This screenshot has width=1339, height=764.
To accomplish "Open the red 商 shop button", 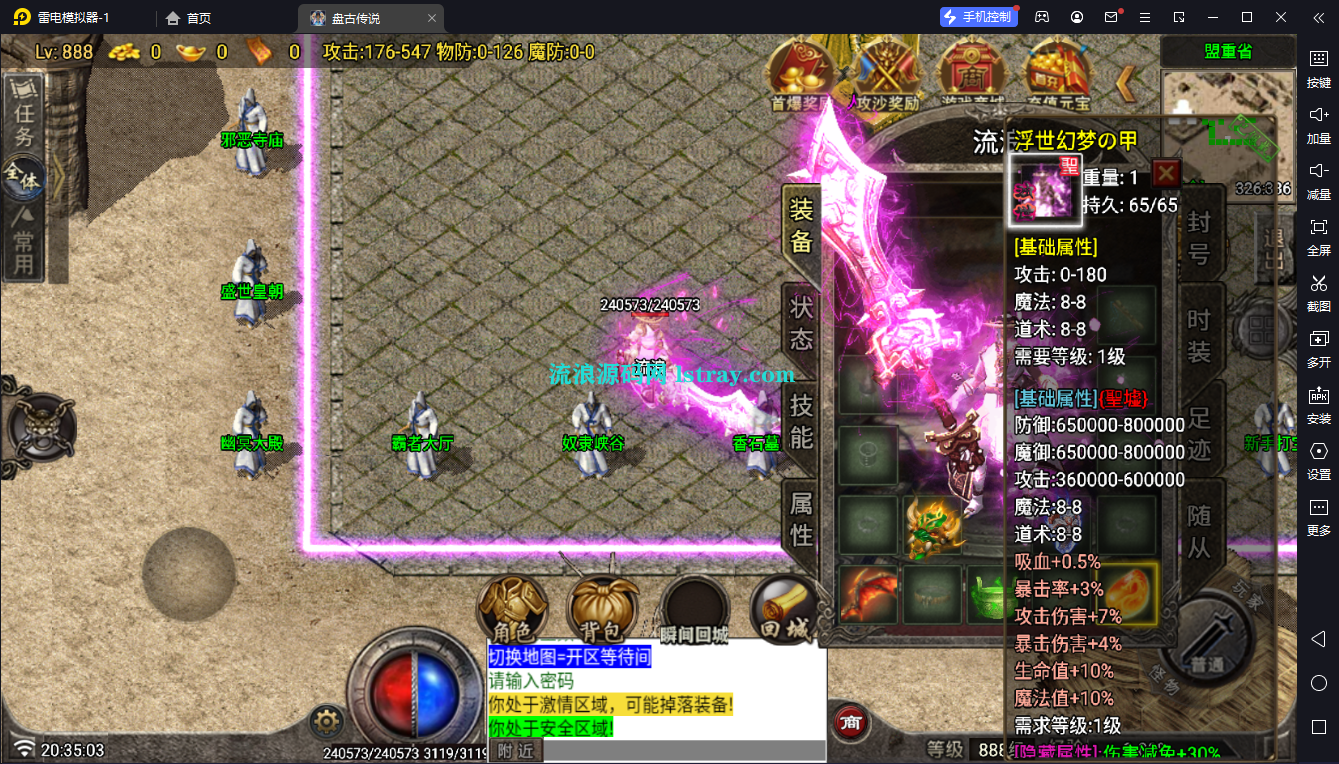I will [x=851, y=720].
